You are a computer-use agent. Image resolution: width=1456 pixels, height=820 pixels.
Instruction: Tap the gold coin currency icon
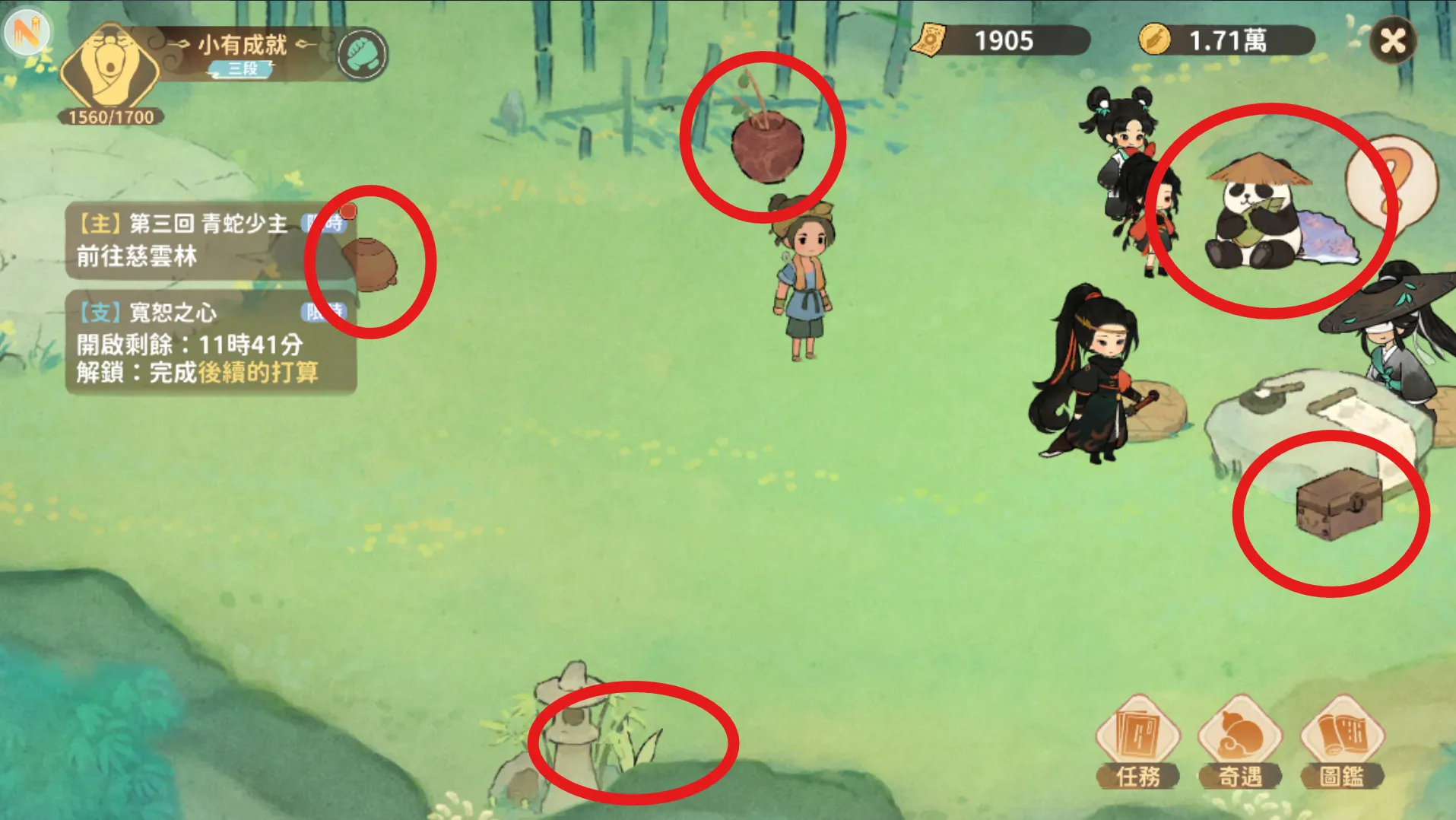coord(1154,39)
